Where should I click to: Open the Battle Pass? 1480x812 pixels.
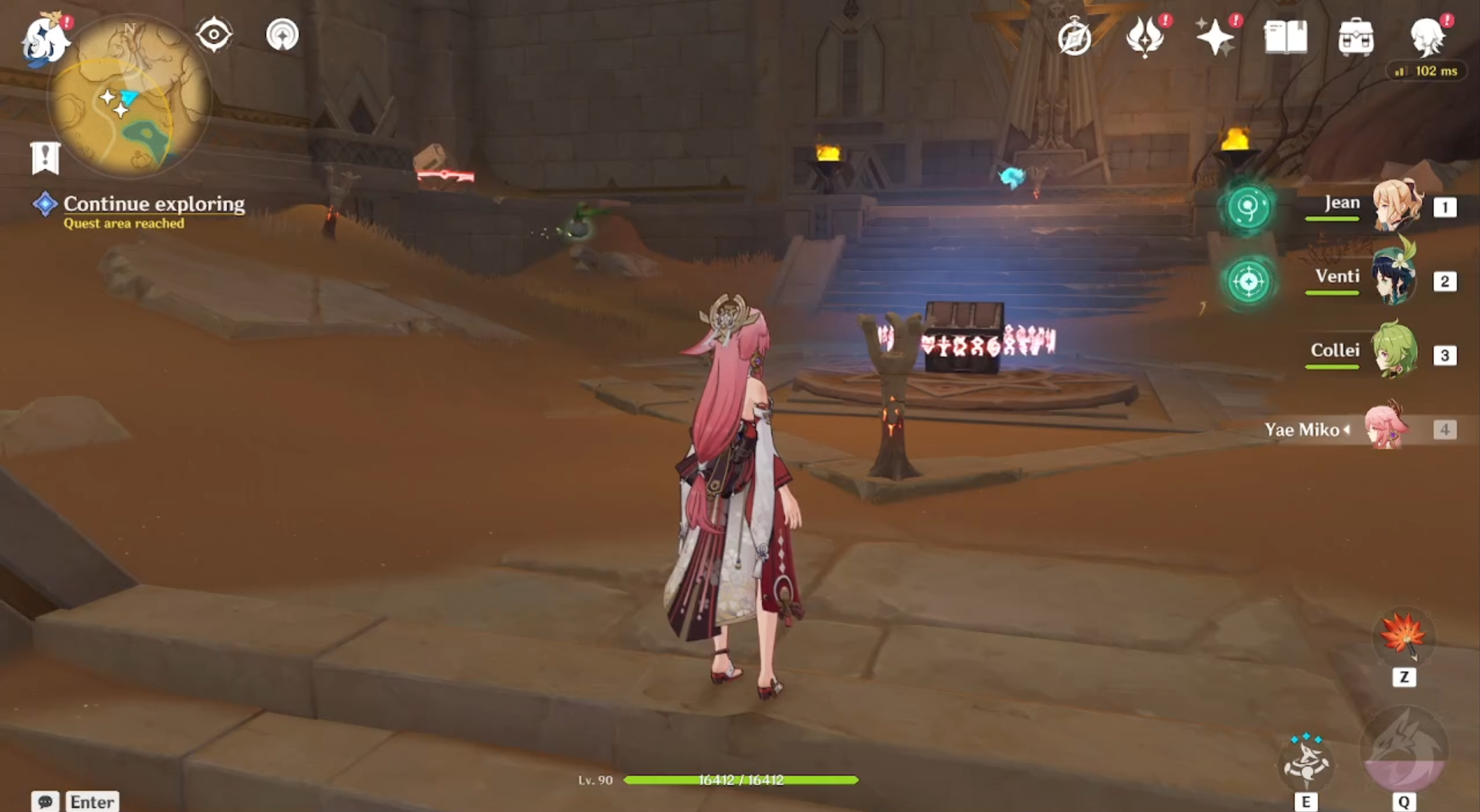pyautogui.click(x=1146, y=35)
